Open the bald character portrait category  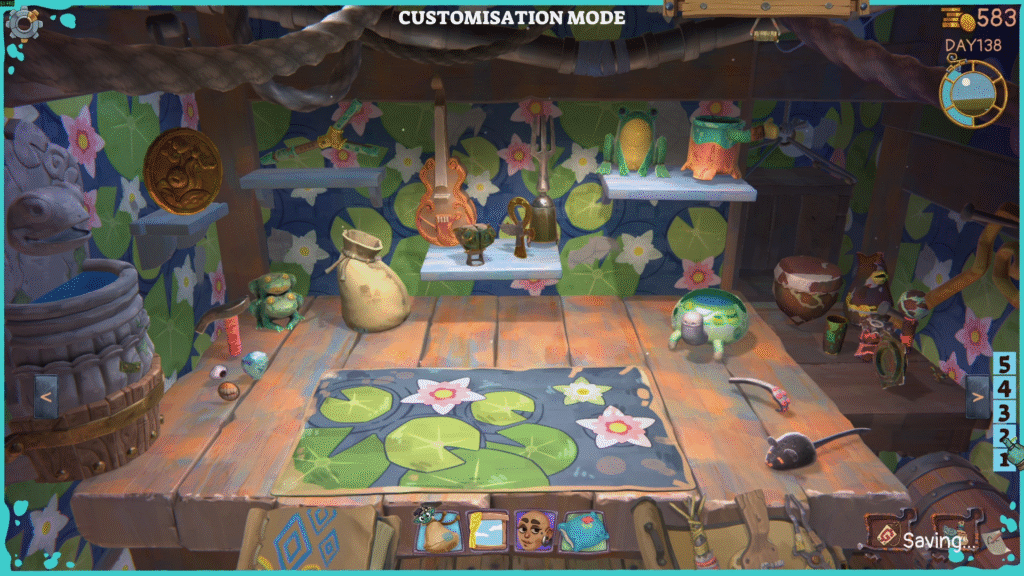[535, 531]
